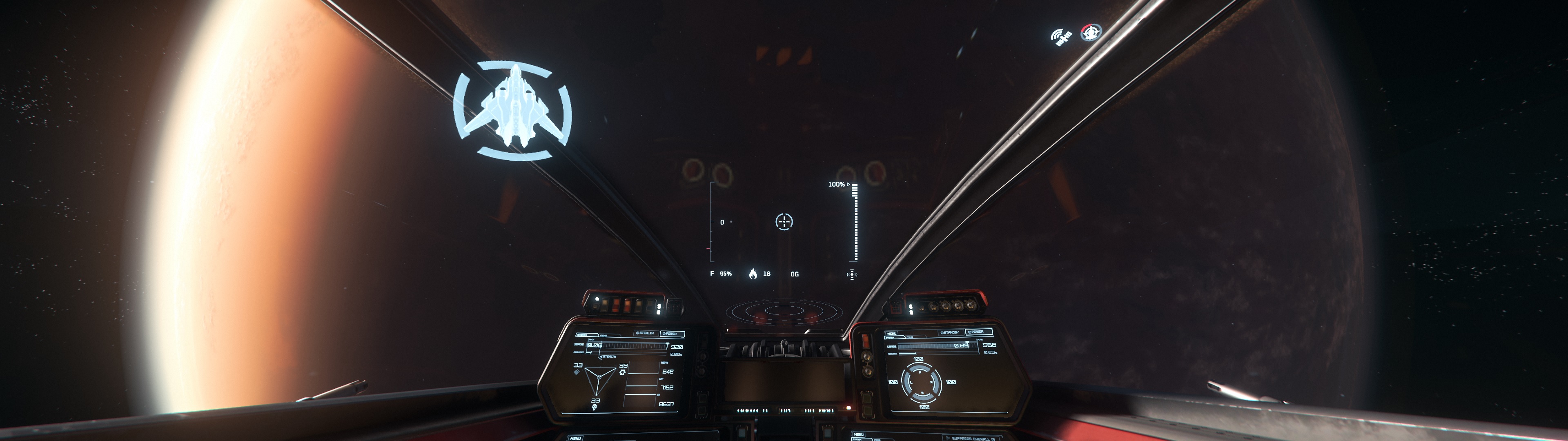The height and width of the screenshot is (441, 1568).
Task: Click the power usage throttle bar reading 0.08
Action: point(627,345)
